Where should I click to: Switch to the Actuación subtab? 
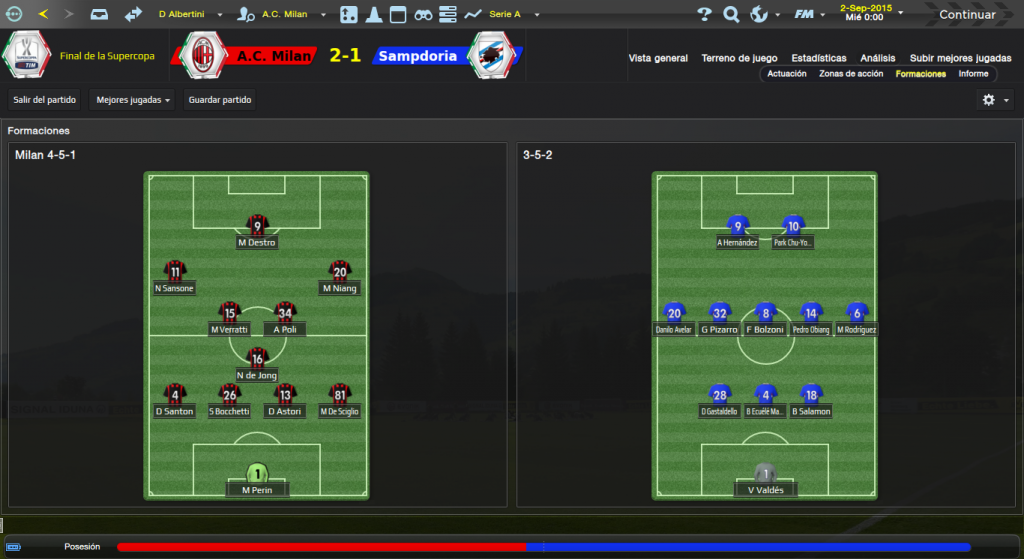coord(787,74)
